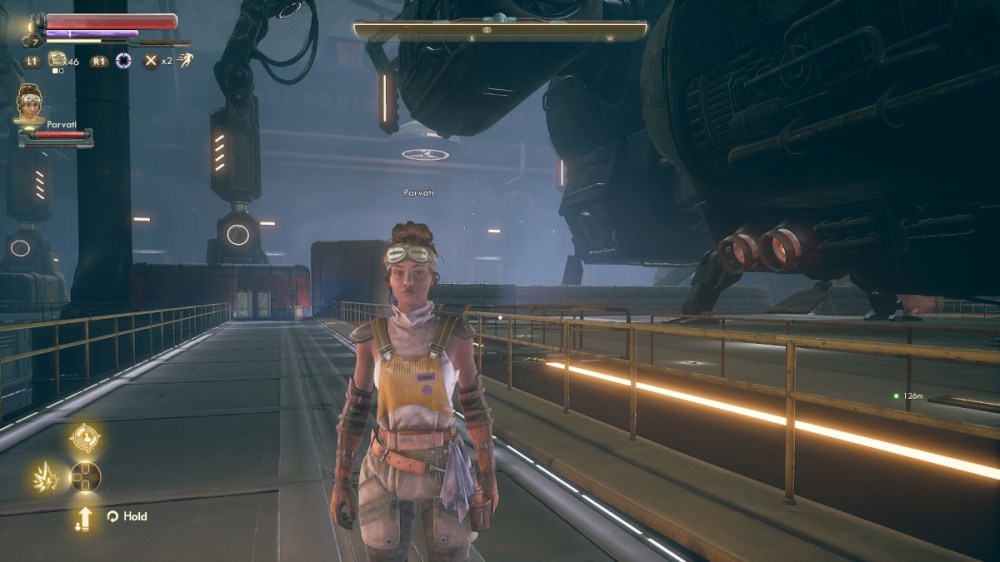The height and width of the screenshot is (562, 1000).
Task: Choose the companion target command icon
Action: (84, 438)
